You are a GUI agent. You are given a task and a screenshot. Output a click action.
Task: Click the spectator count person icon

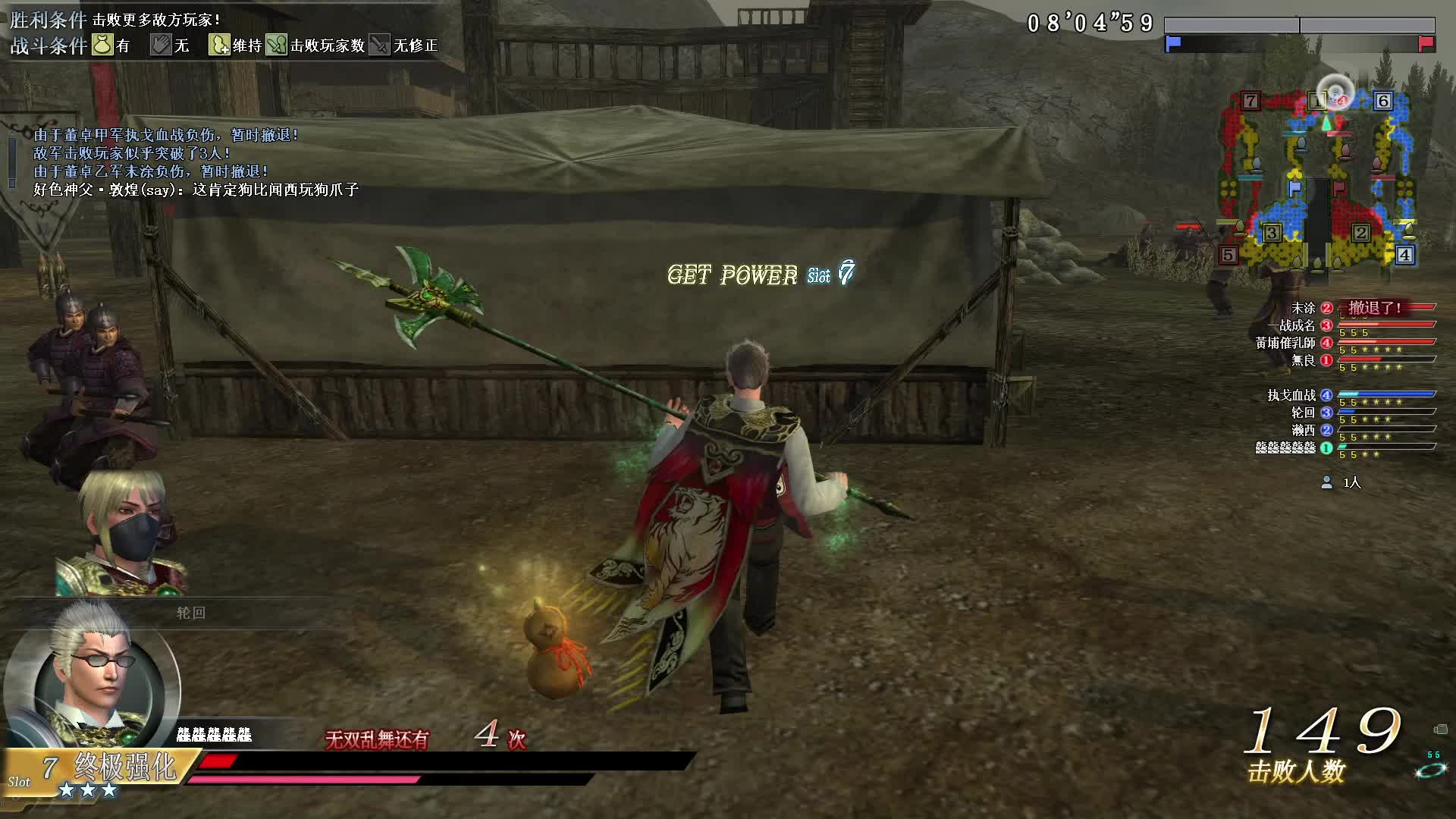click(1326, 482)
